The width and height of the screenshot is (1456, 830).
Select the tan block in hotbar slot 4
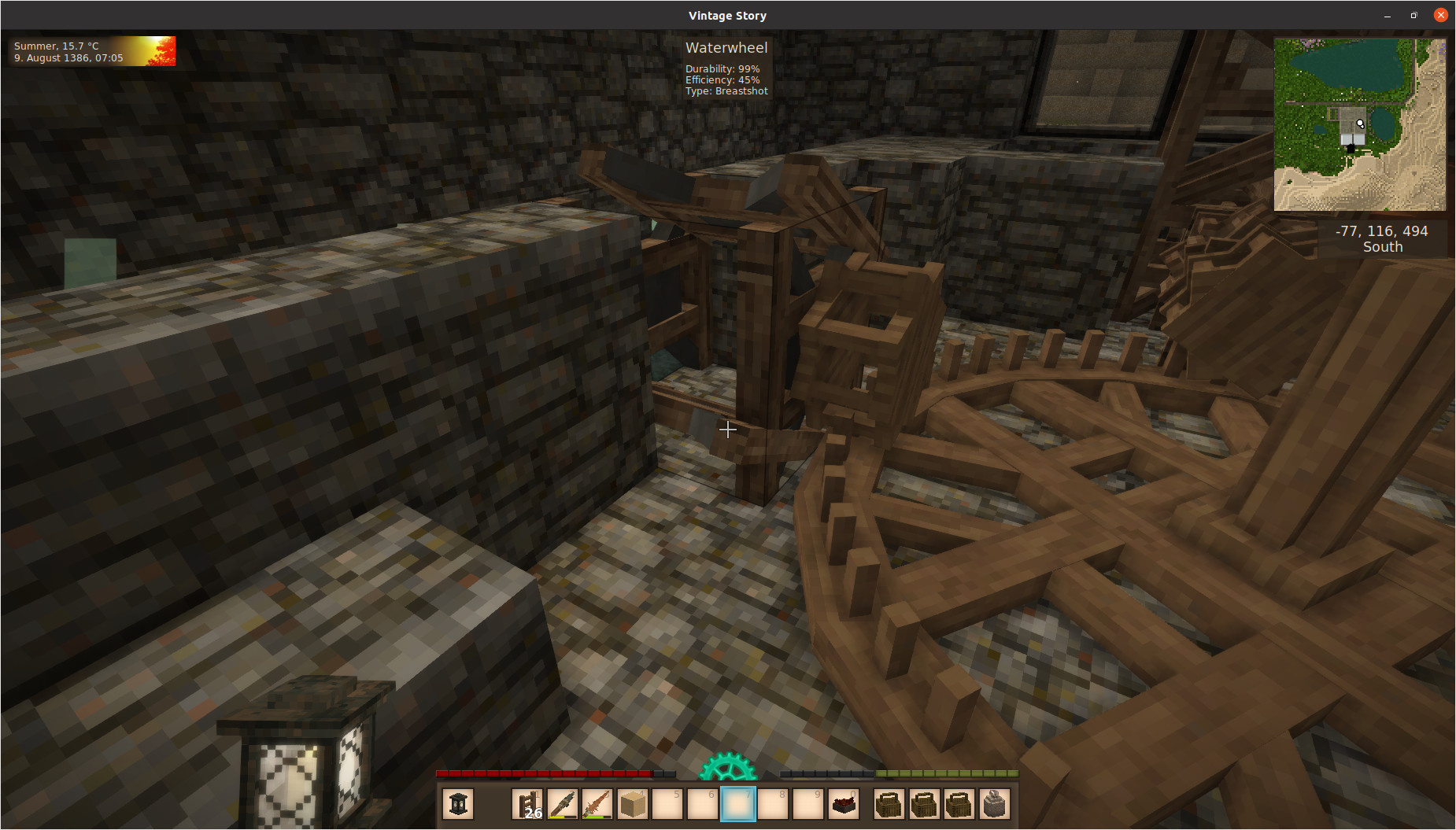click(633, 804)
